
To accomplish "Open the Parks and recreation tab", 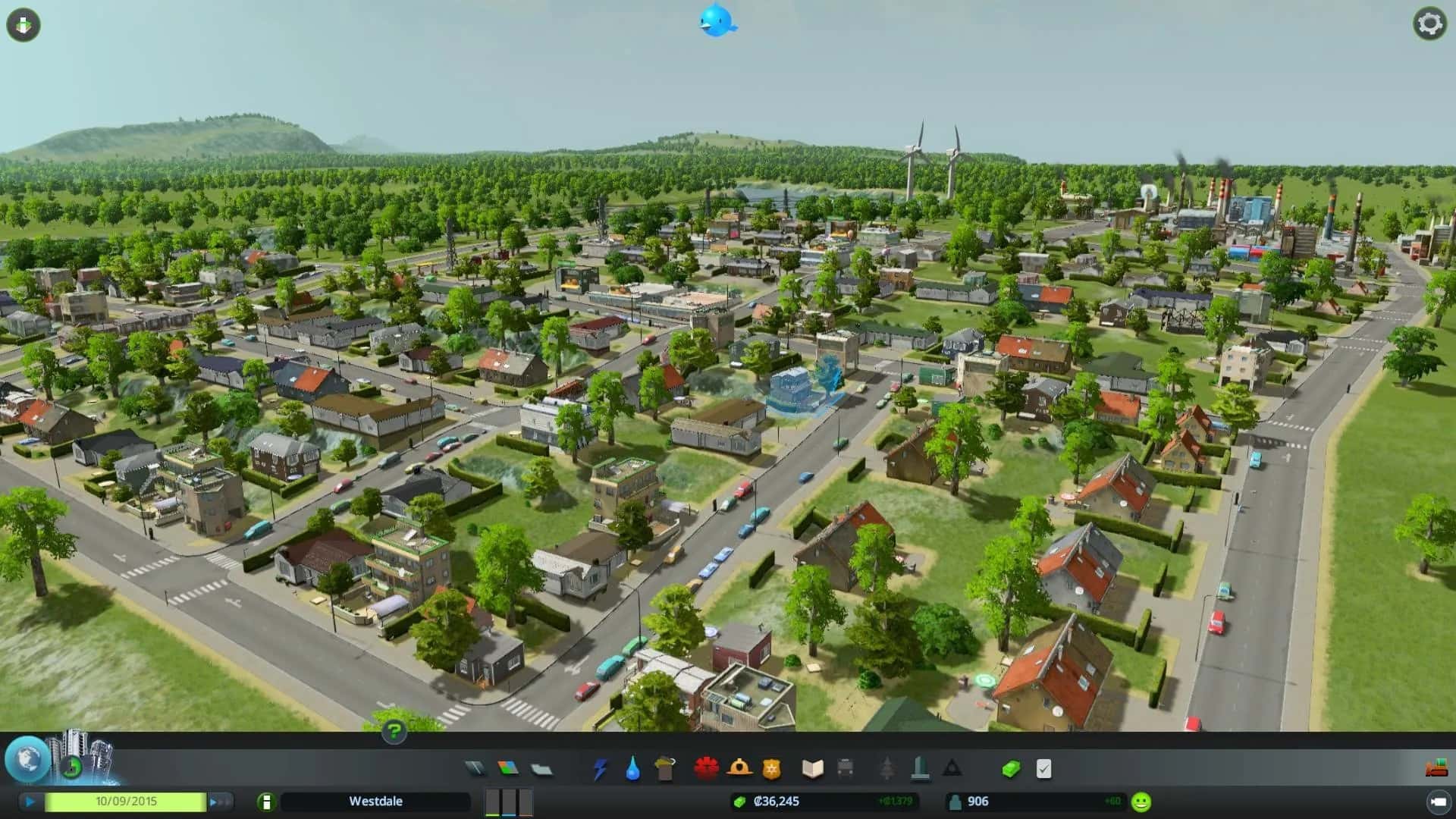I will pos(886,768).
